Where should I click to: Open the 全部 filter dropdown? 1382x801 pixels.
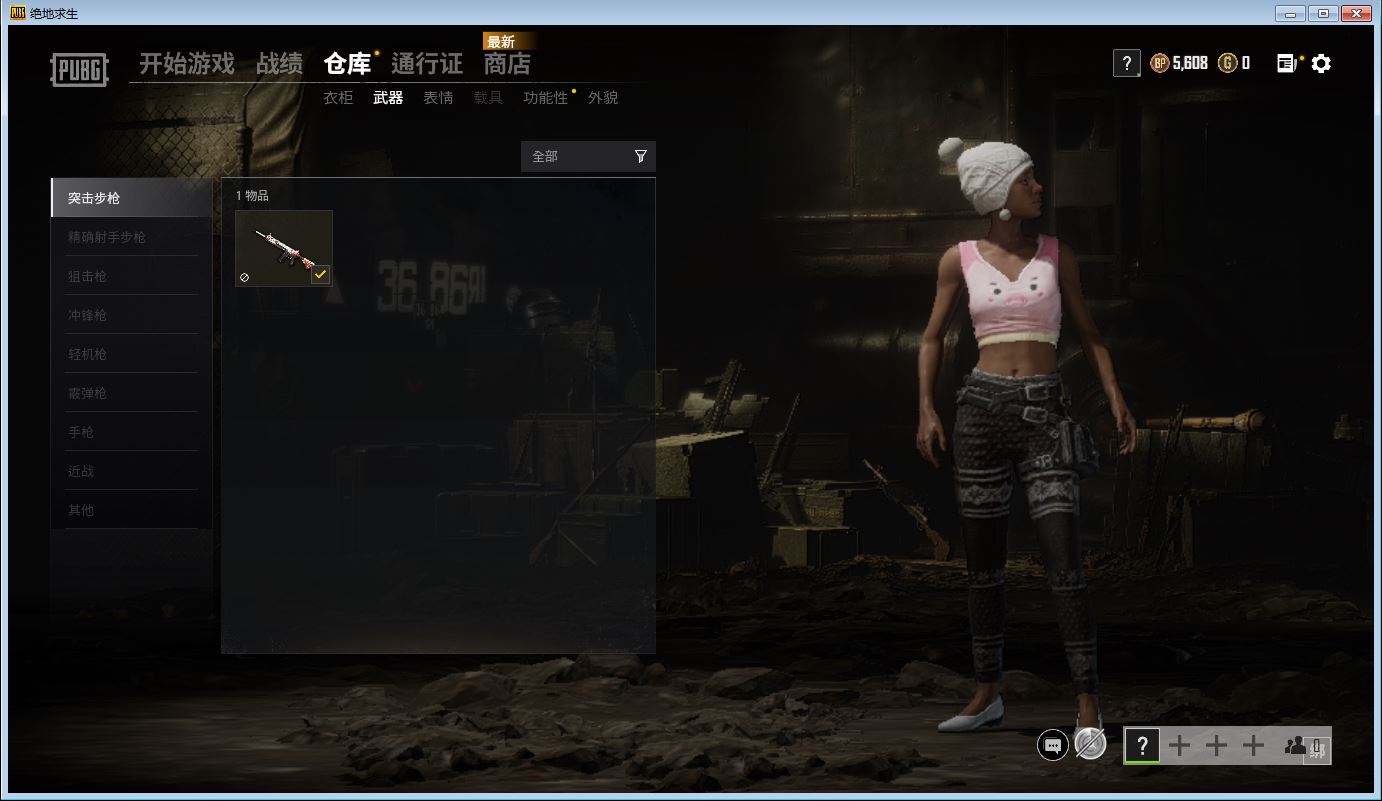pyautogui.click(x=588, y=157)
